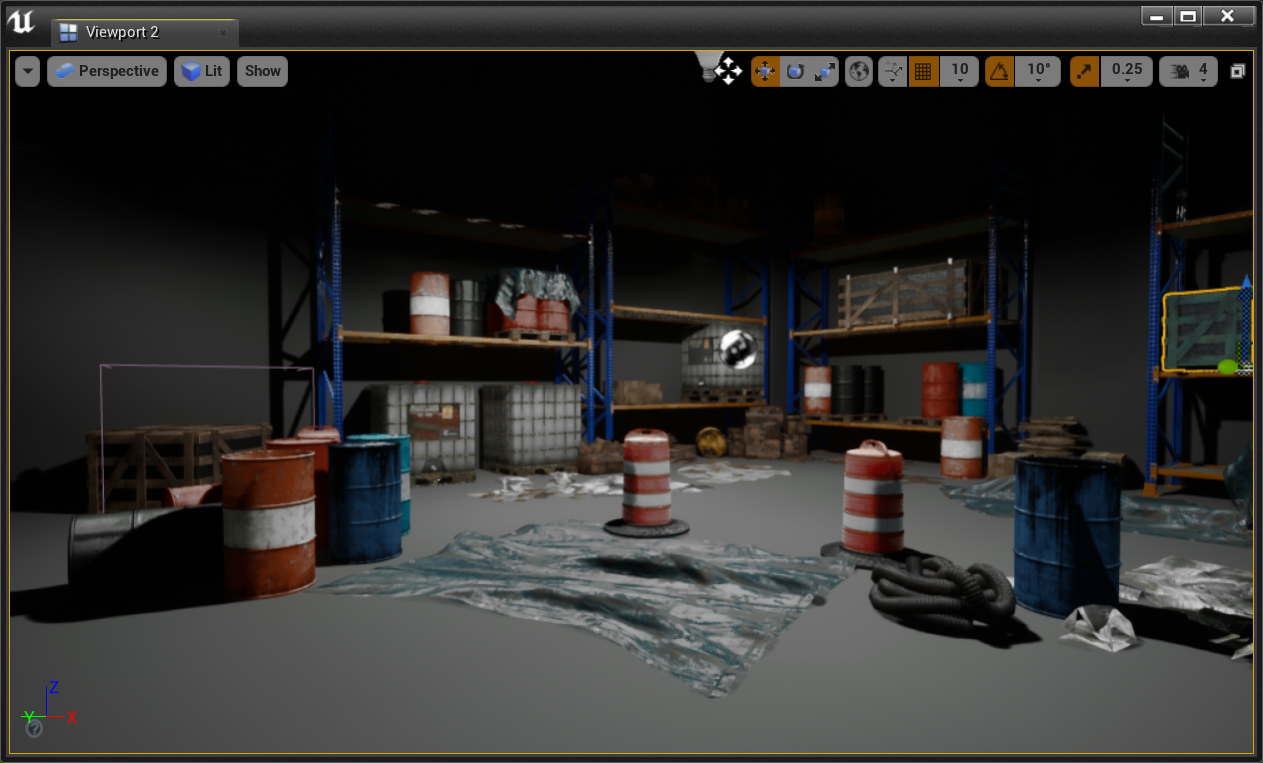1263x763 pixels.
Task: Open the Show flags menu
Action: [263, 71]
